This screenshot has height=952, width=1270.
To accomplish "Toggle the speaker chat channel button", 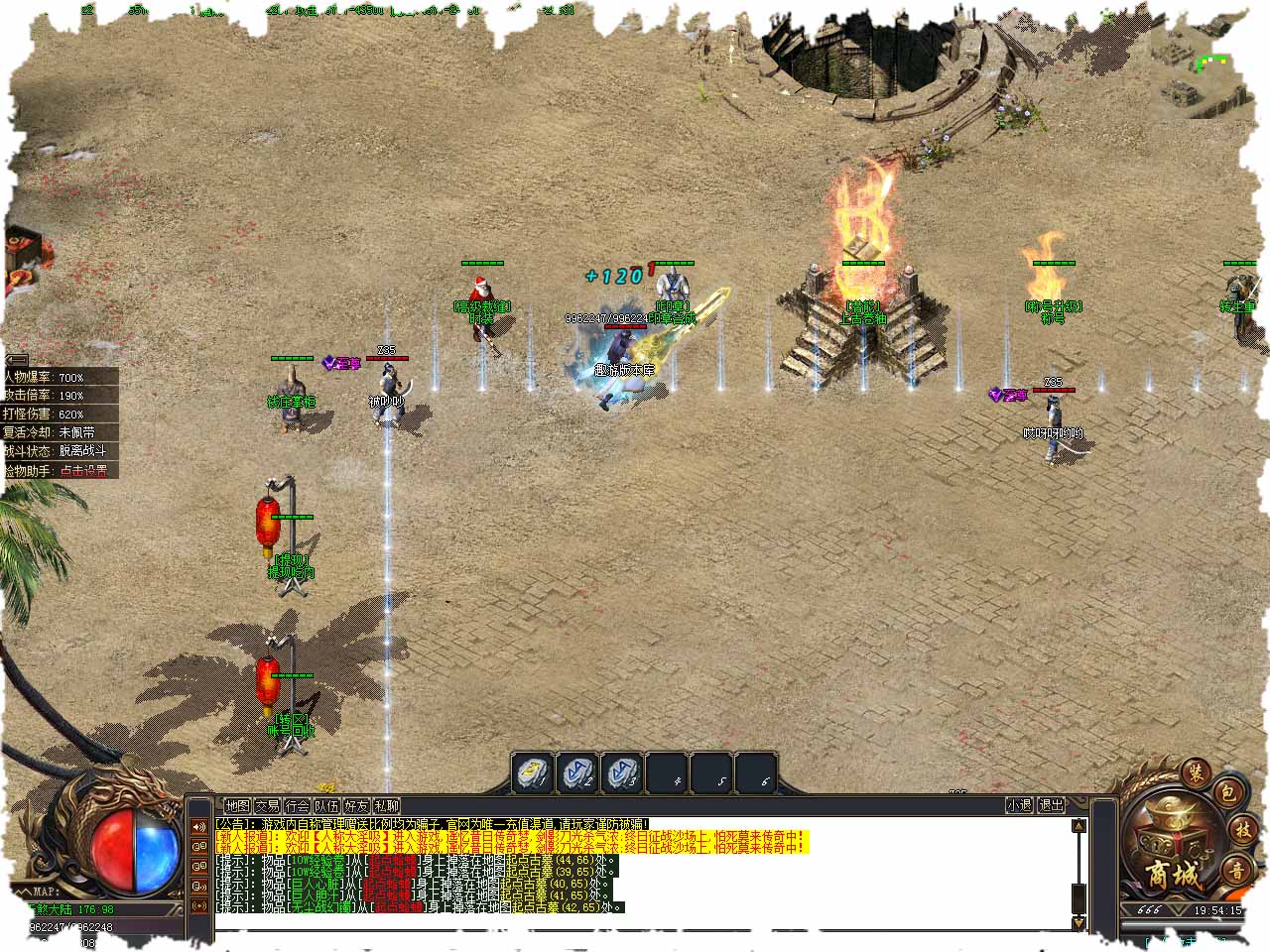I will click(x=199, y=826).
